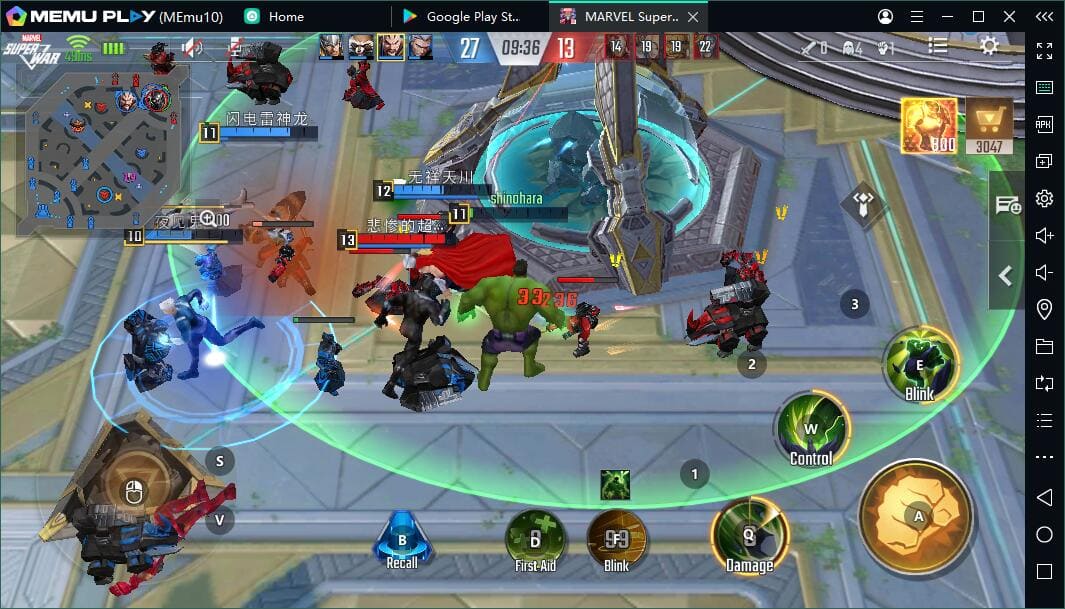Image resolution: width=1065 pixels, height=609 pixels.
Task: Tap the main basic attack button
Action: click(x=917, y=516)
